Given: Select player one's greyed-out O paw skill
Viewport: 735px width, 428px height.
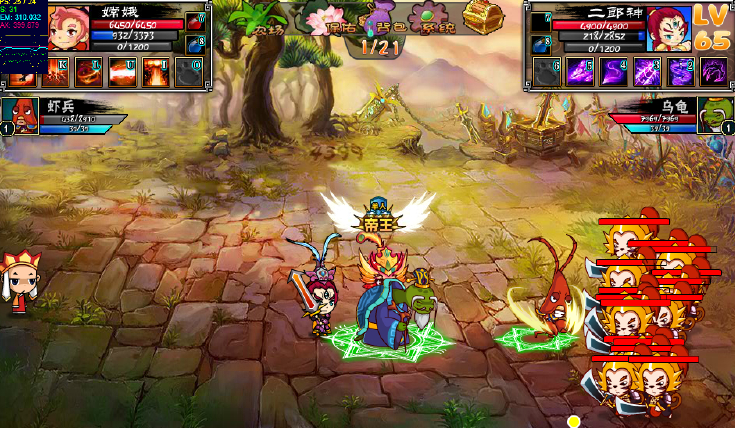Looking at the screenshot, I should [190, 72].
